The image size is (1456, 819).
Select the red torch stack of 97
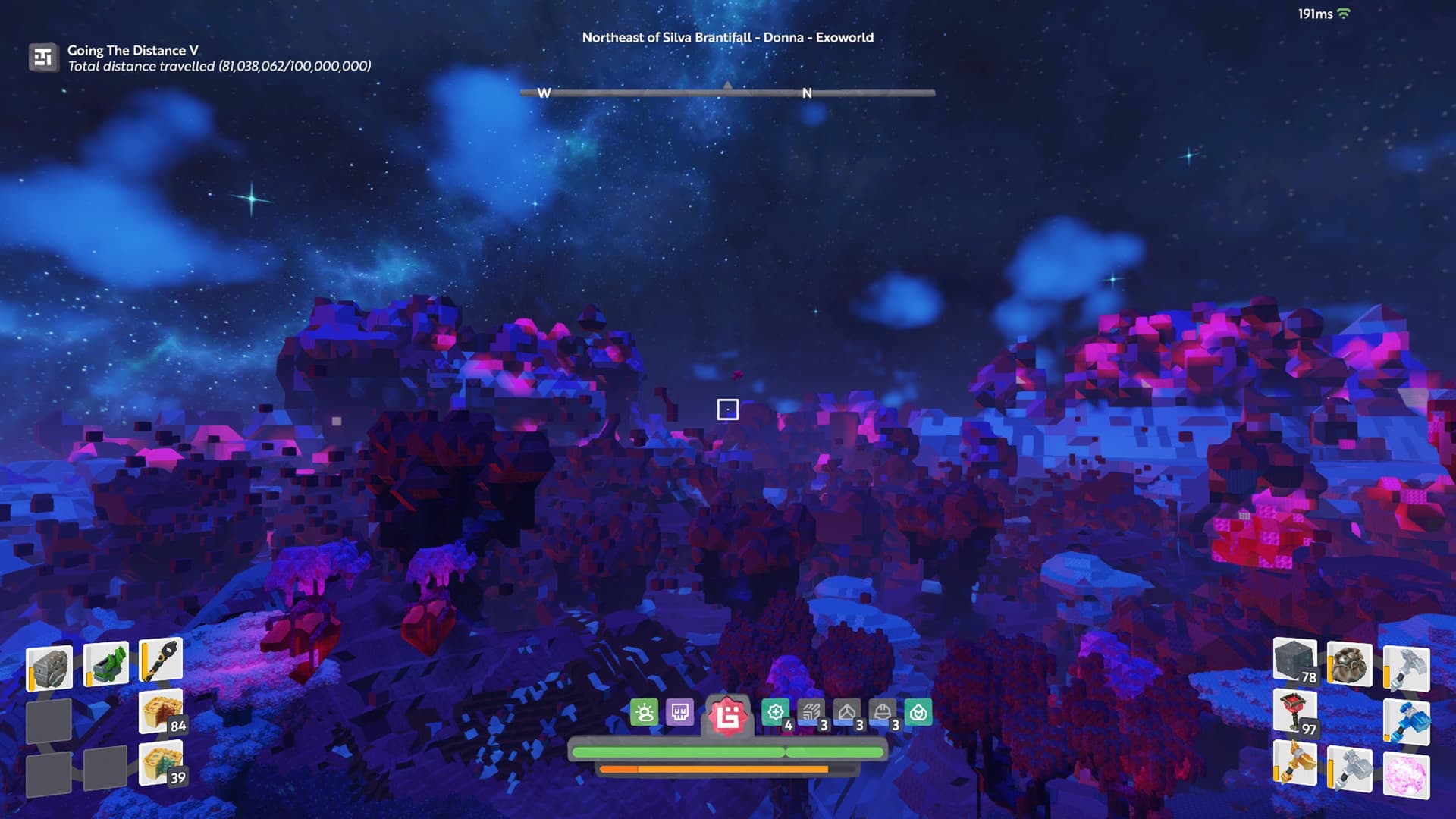(1294, 713)
